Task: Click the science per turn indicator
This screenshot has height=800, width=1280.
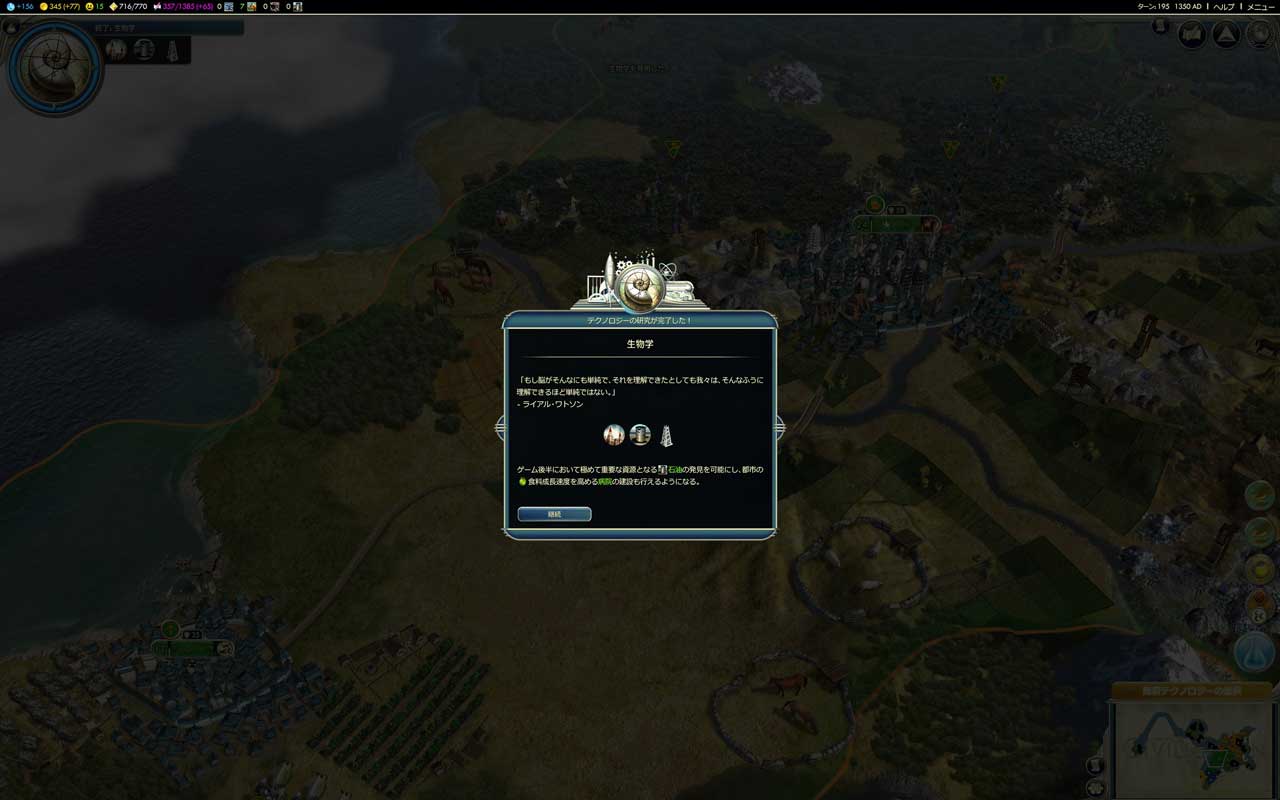Action: 21,6
